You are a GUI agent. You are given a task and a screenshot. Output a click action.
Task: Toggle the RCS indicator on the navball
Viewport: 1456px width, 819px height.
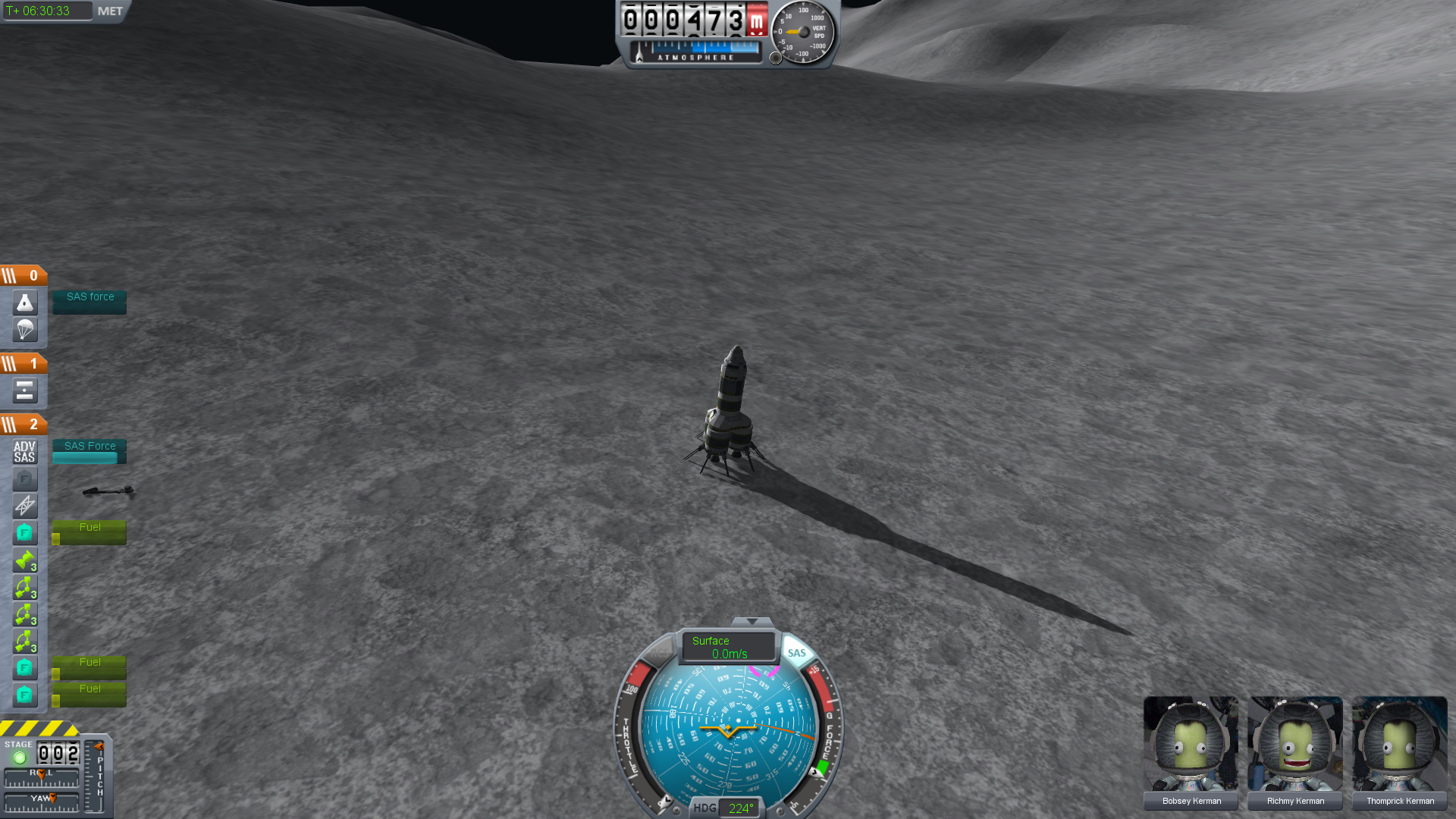click(658, 651)
